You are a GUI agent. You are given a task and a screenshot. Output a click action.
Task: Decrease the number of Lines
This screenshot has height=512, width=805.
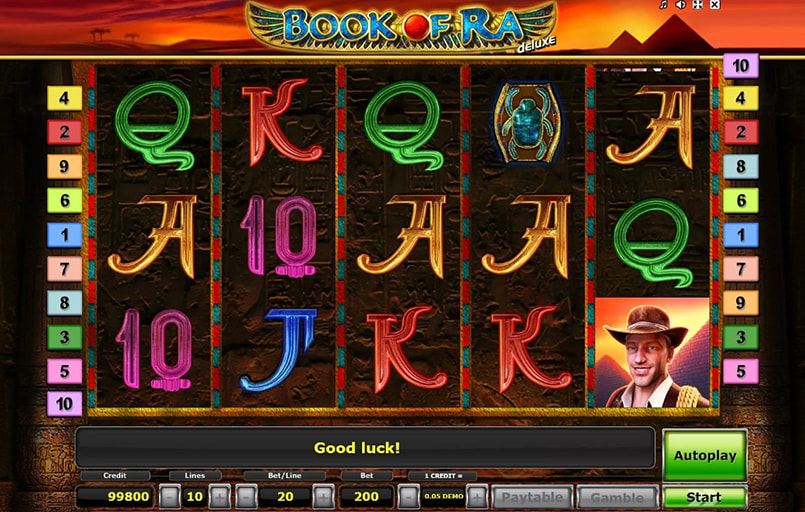tap(171, 496)
